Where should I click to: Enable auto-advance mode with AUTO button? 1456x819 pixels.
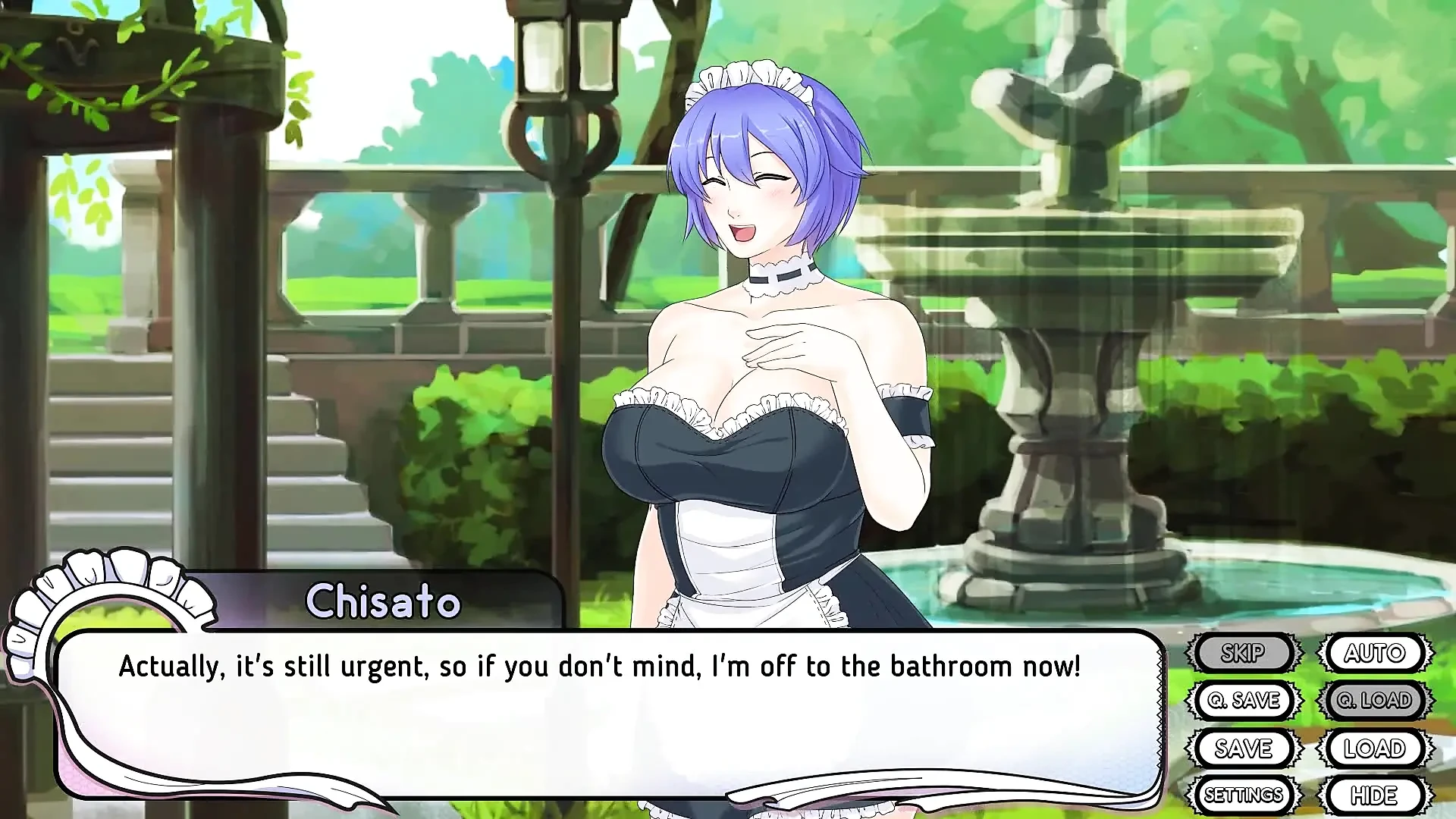[x=1374, y=652]
